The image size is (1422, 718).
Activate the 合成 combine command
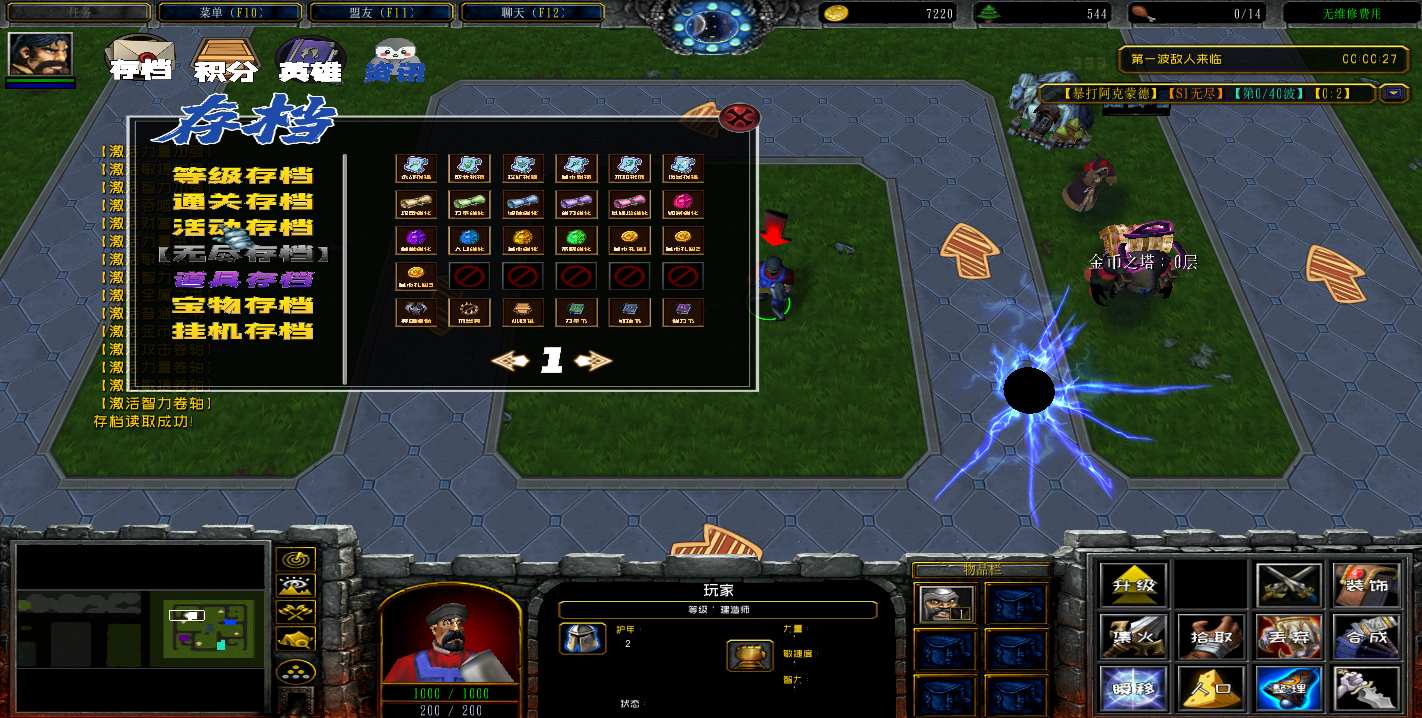click(1366, 636)
